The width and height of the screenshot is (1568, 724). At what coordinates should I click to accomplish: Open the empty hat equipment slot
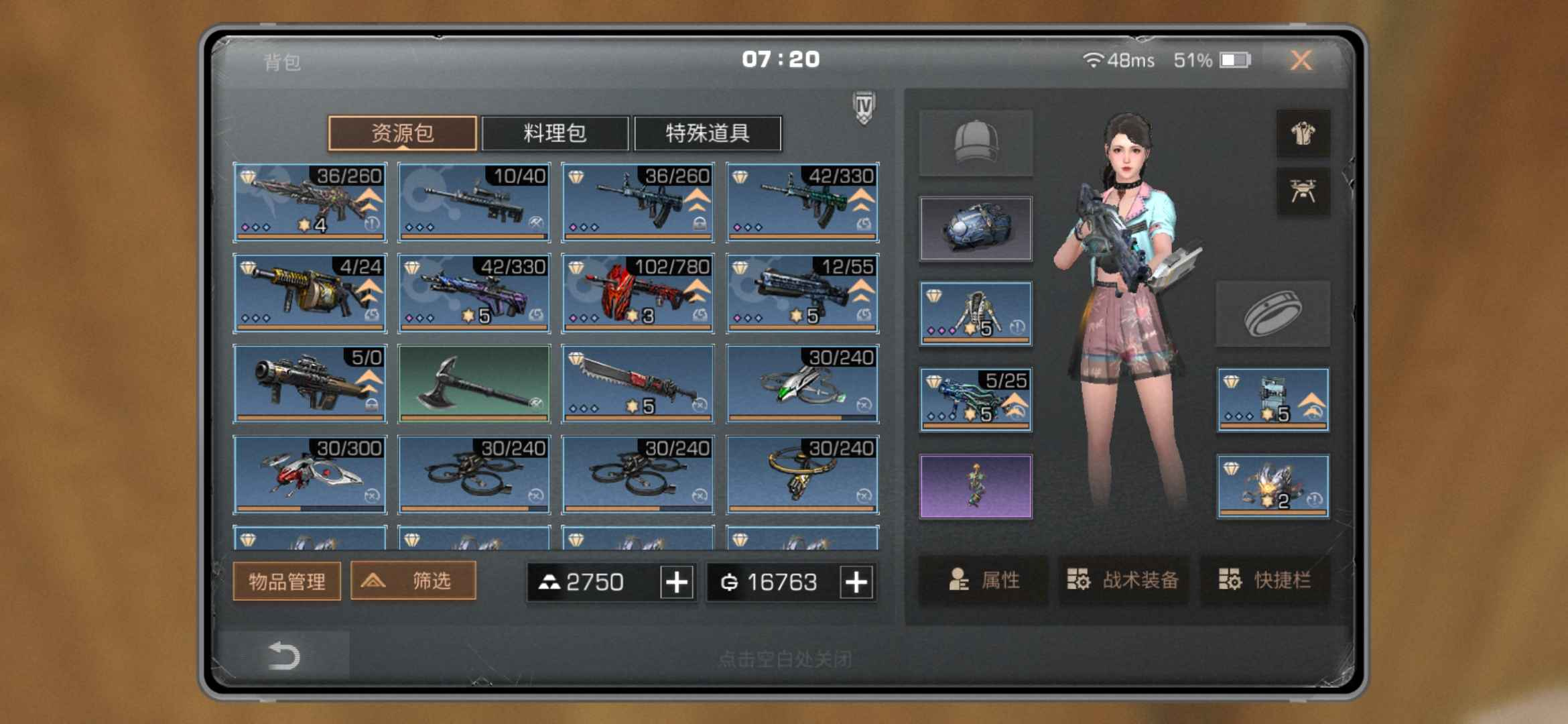pos(976,143)
